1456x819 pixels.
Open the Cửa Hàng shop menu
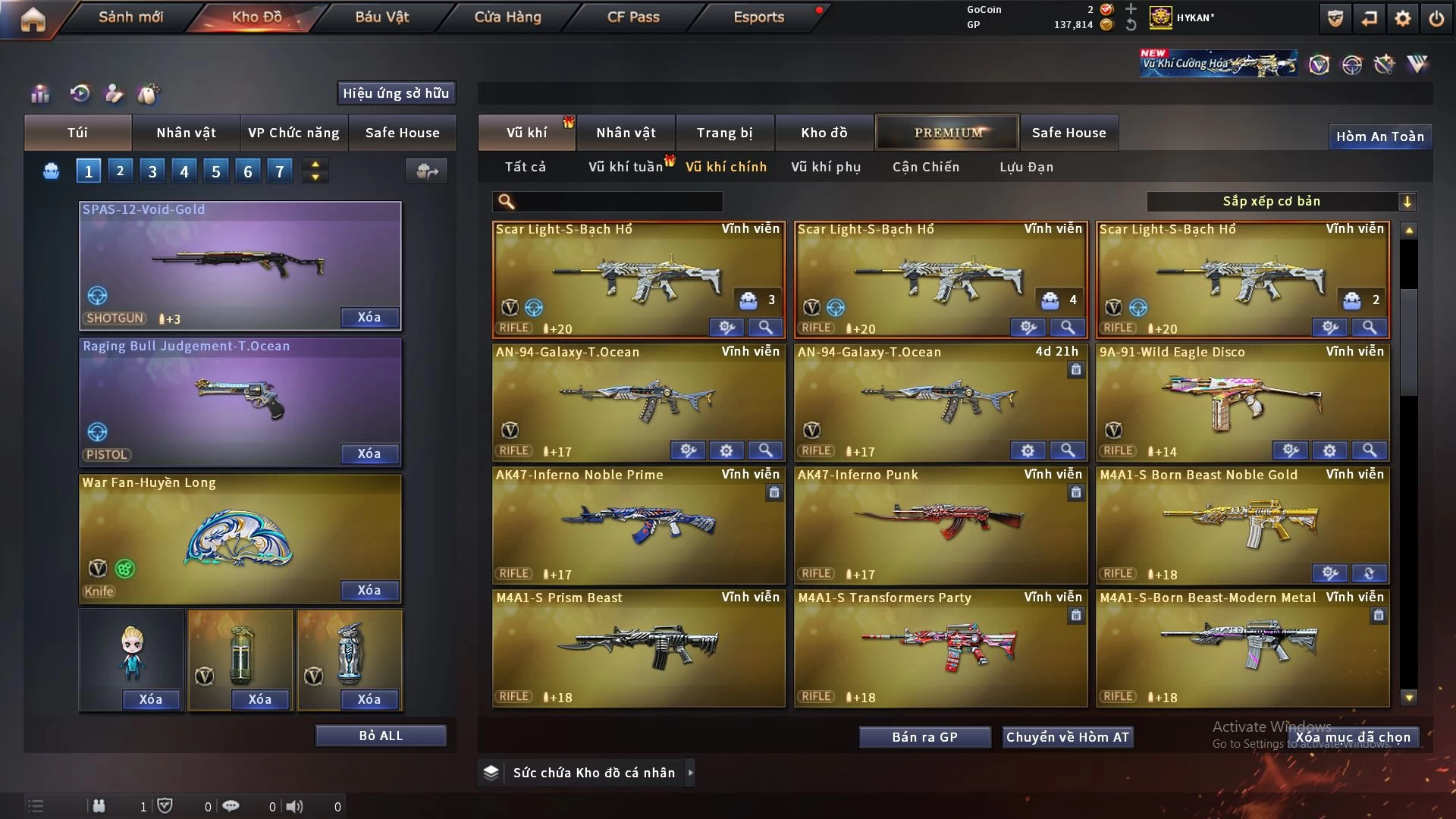click(507, 17)
